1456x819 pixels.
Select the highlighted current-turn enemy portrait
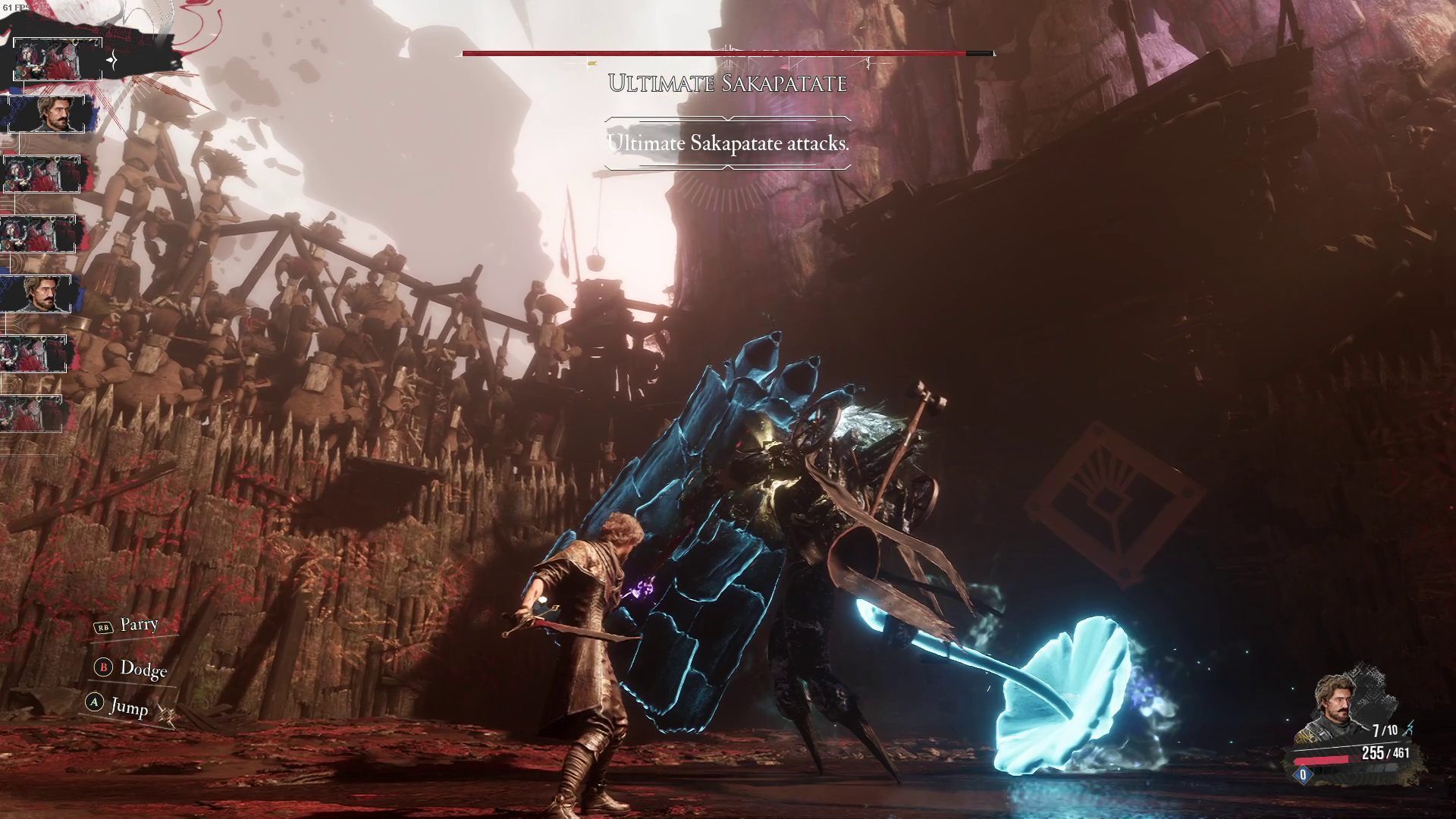tap(58, 59)
